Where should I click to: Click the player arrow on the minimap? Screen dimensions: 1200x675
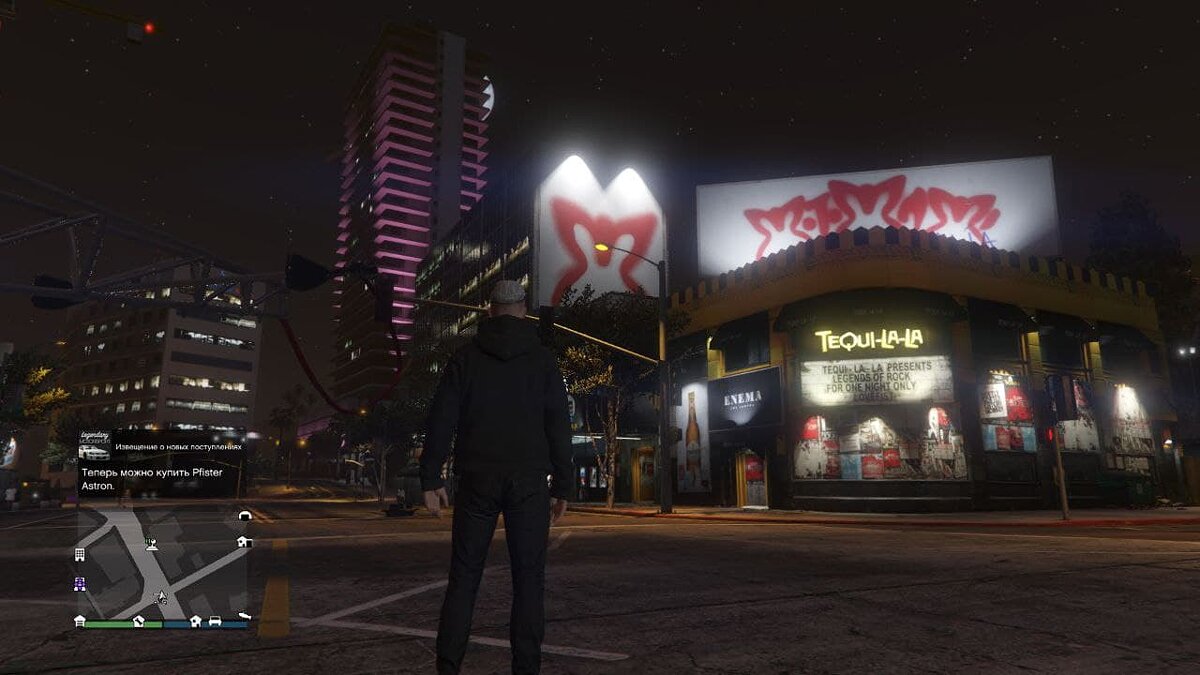click(160, 597)
